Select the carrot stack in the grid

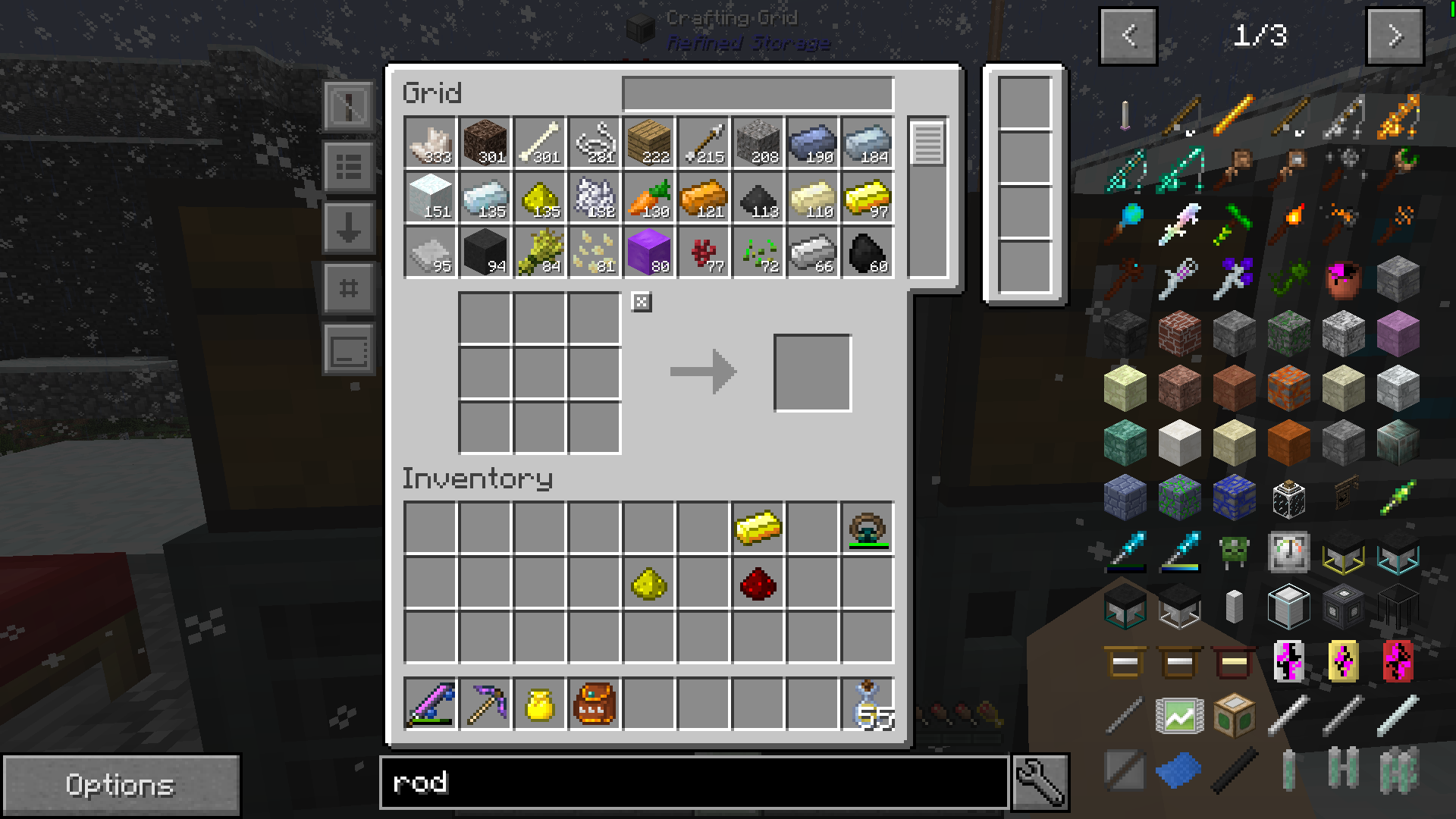pyautogui.click(x=648, y=198)
